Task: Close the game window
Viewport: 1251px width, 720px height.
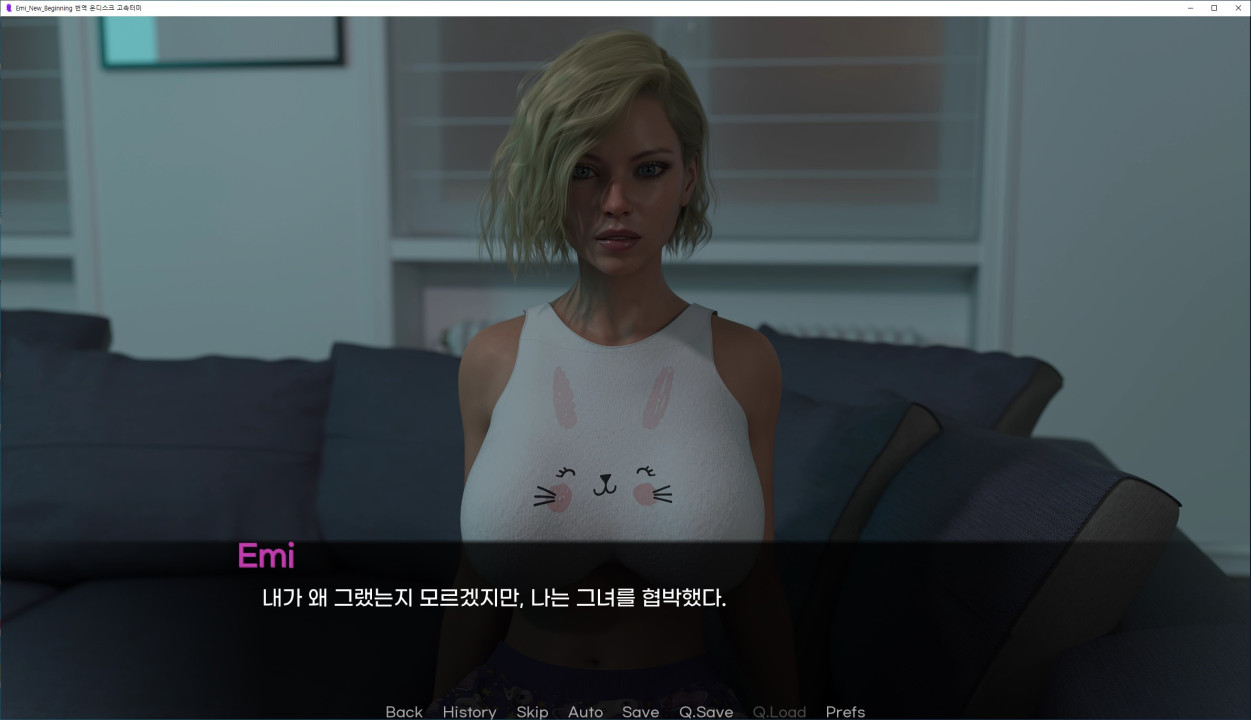Action: [1237, 8]
